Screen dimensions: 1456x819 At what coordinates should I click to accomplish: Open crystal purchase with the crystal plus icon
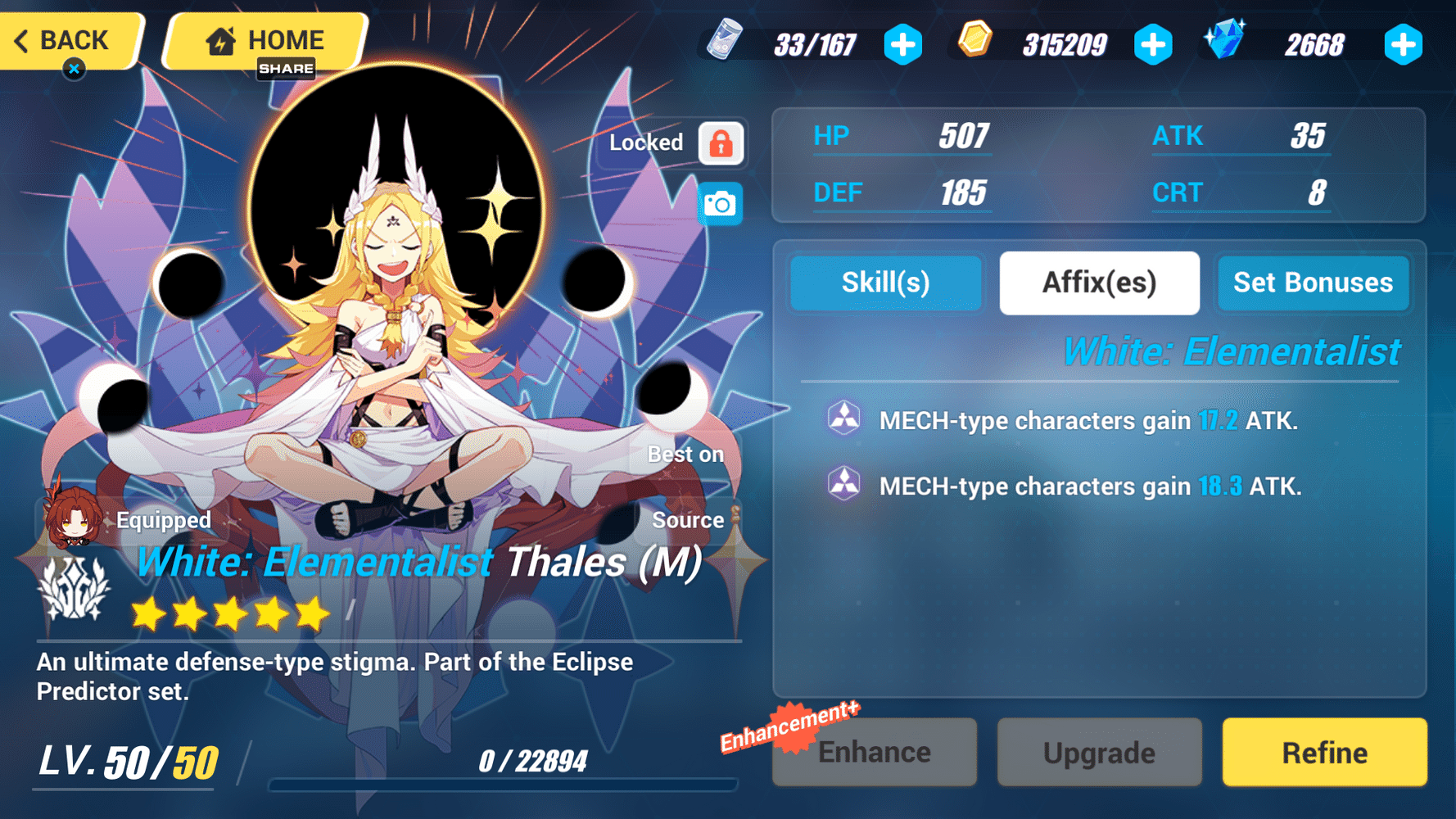(x=1404, y=45)
